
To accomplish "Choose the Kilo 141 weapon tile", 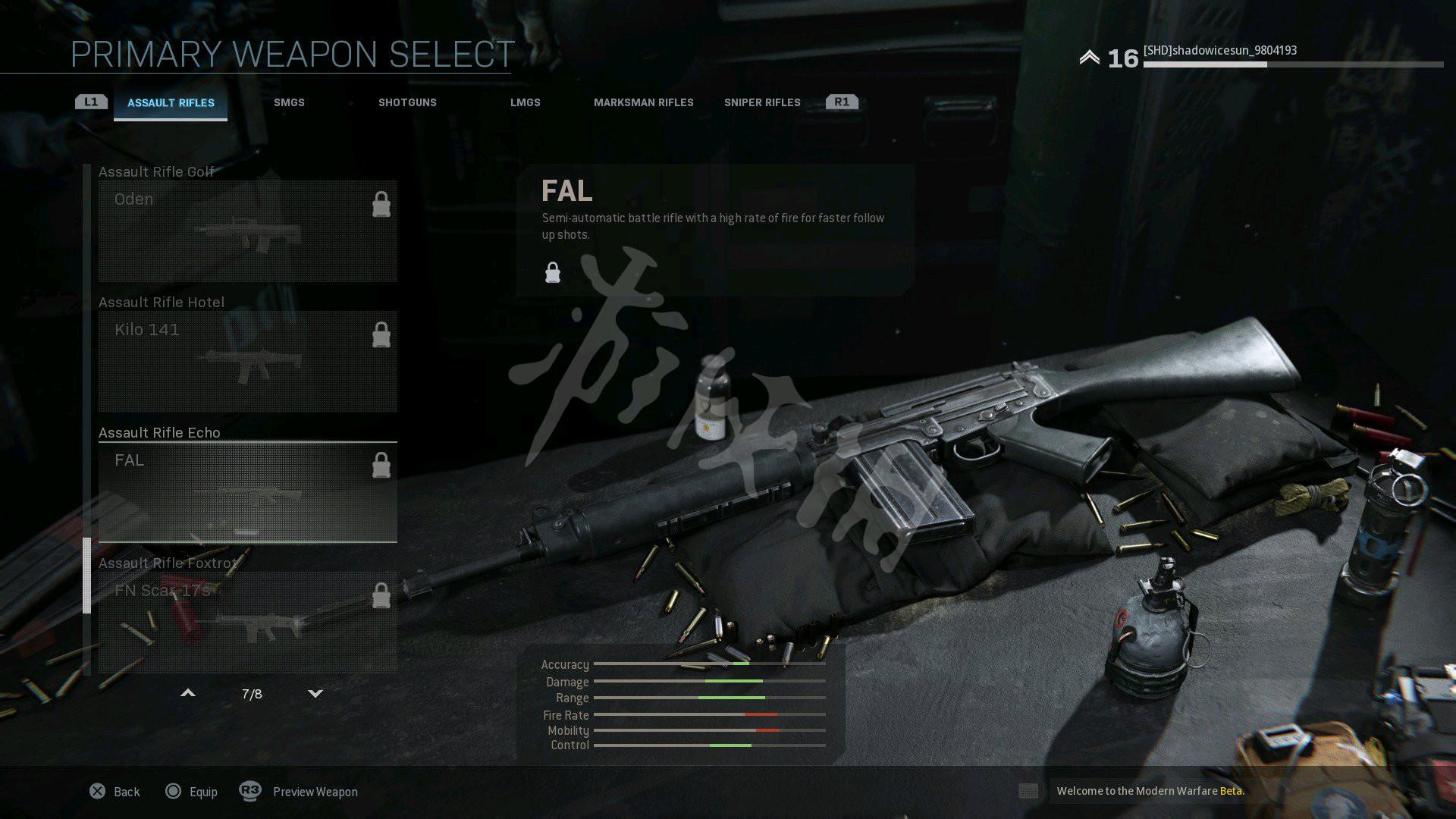I will [247, 362].
